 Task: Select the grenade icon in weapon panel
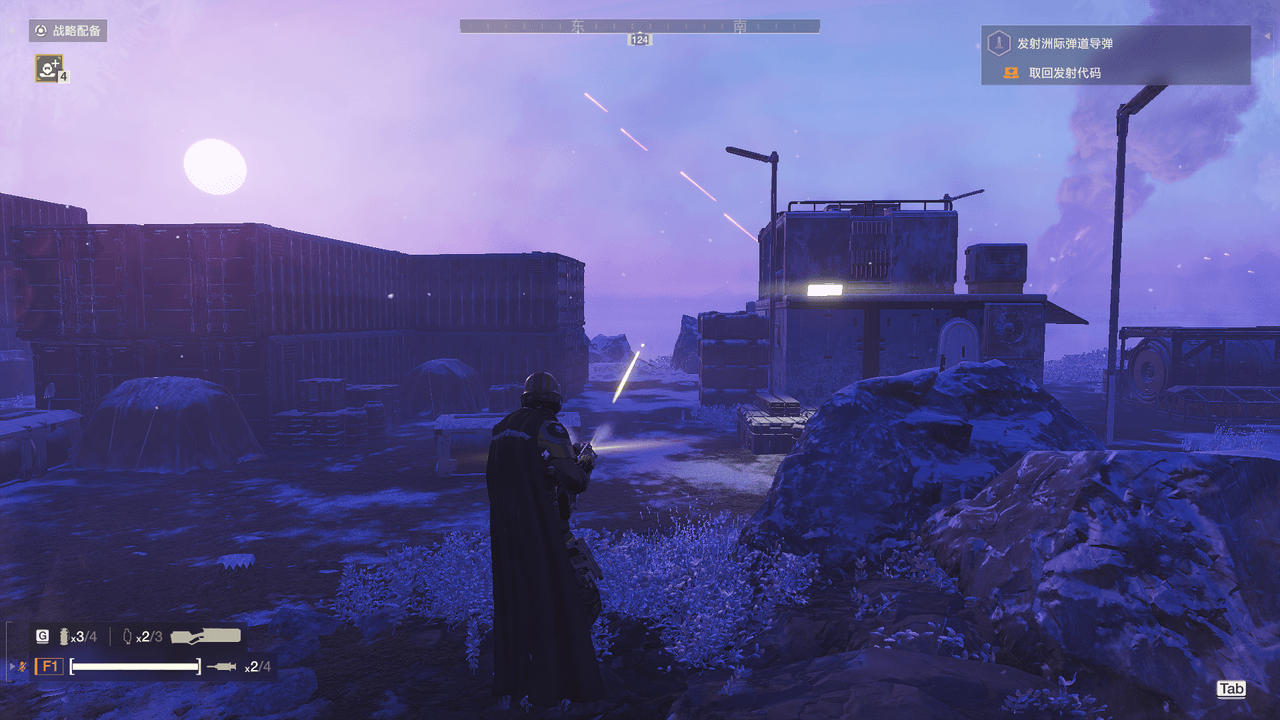(x=66, y=636)
